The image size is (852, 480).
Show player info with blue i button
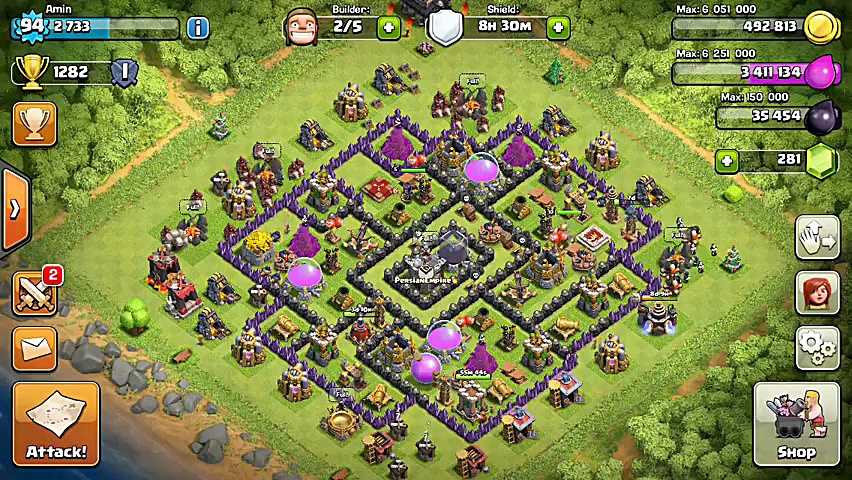198,27
